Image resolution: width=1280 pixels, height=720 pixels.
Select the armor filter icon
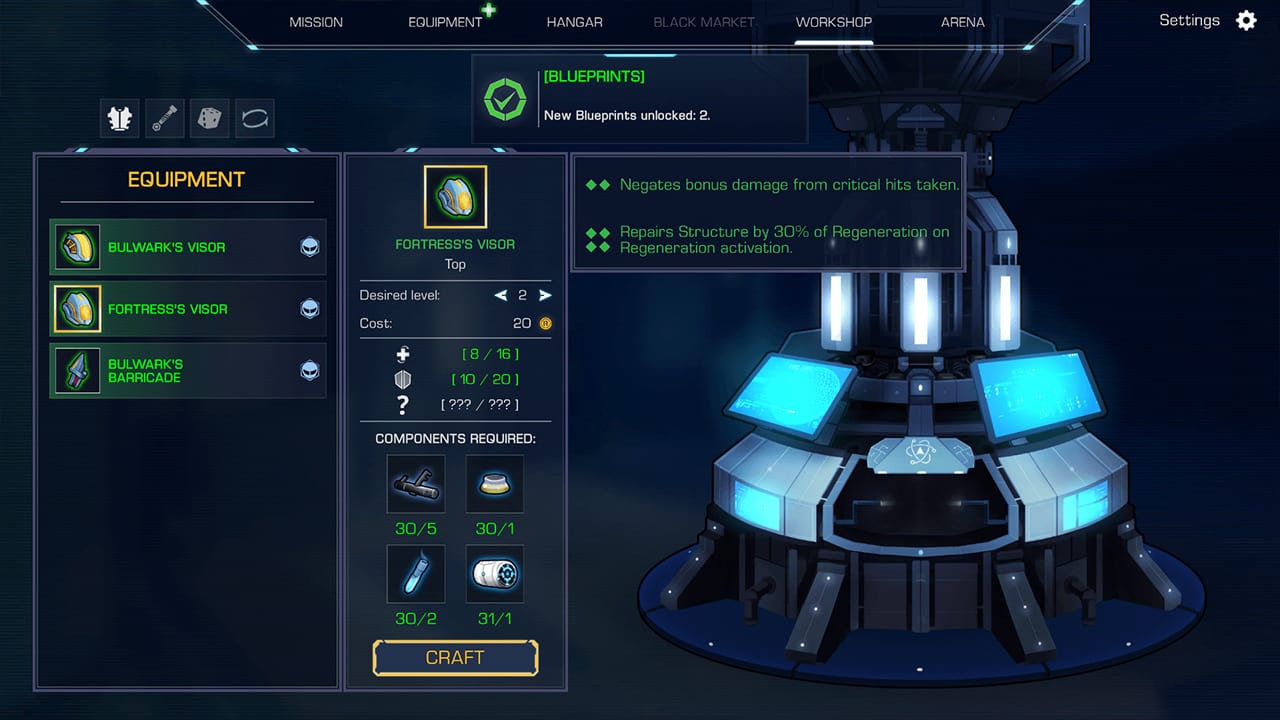[x=119, y=118]
